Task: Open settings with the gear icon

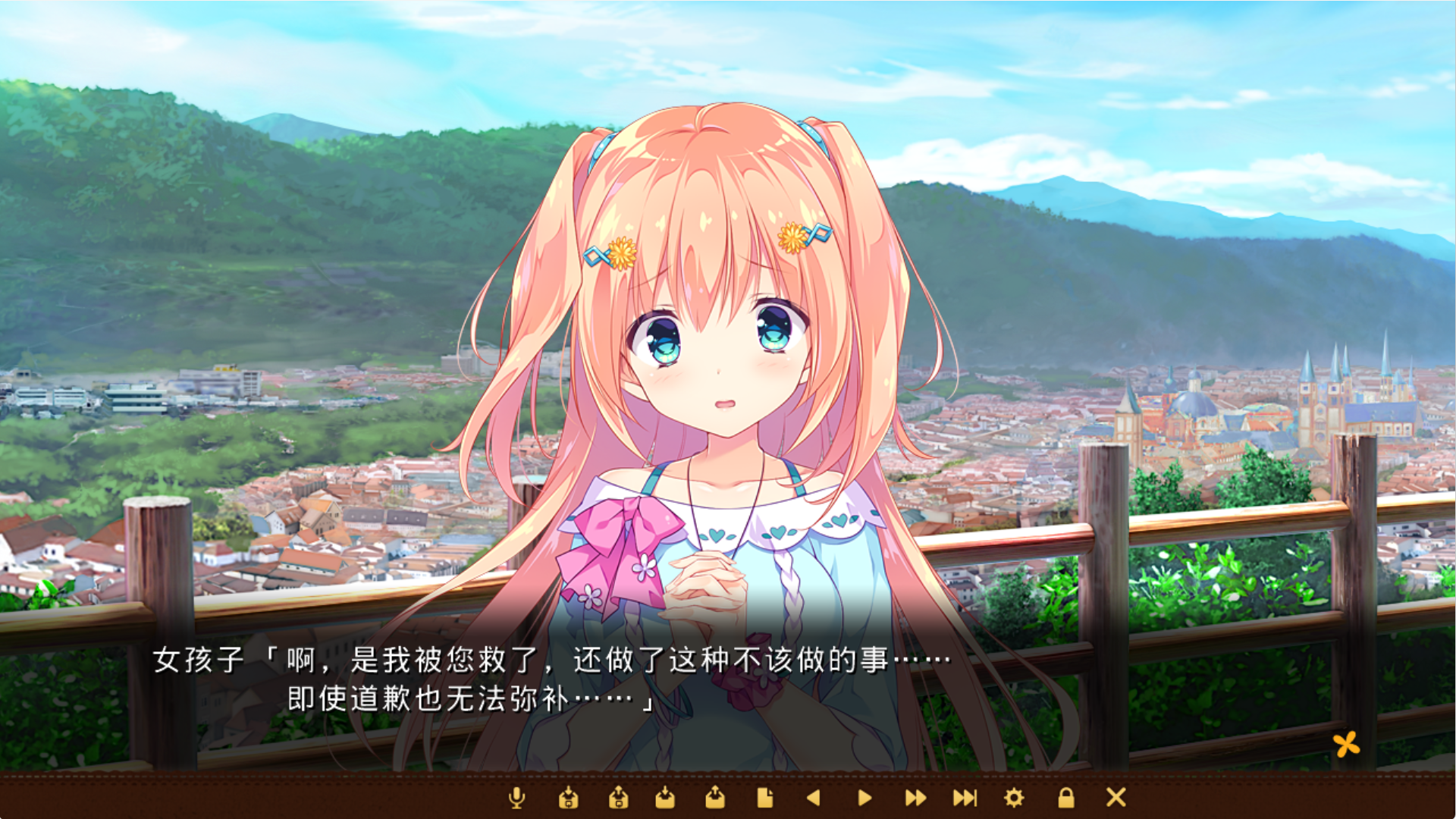Action: tap(1014, 798)
